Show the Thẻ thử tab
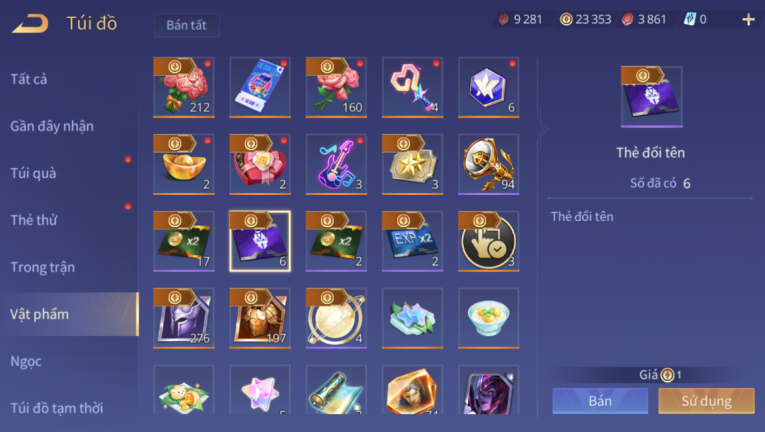This screenshot has width=765, height=432. tap(34, 220)
